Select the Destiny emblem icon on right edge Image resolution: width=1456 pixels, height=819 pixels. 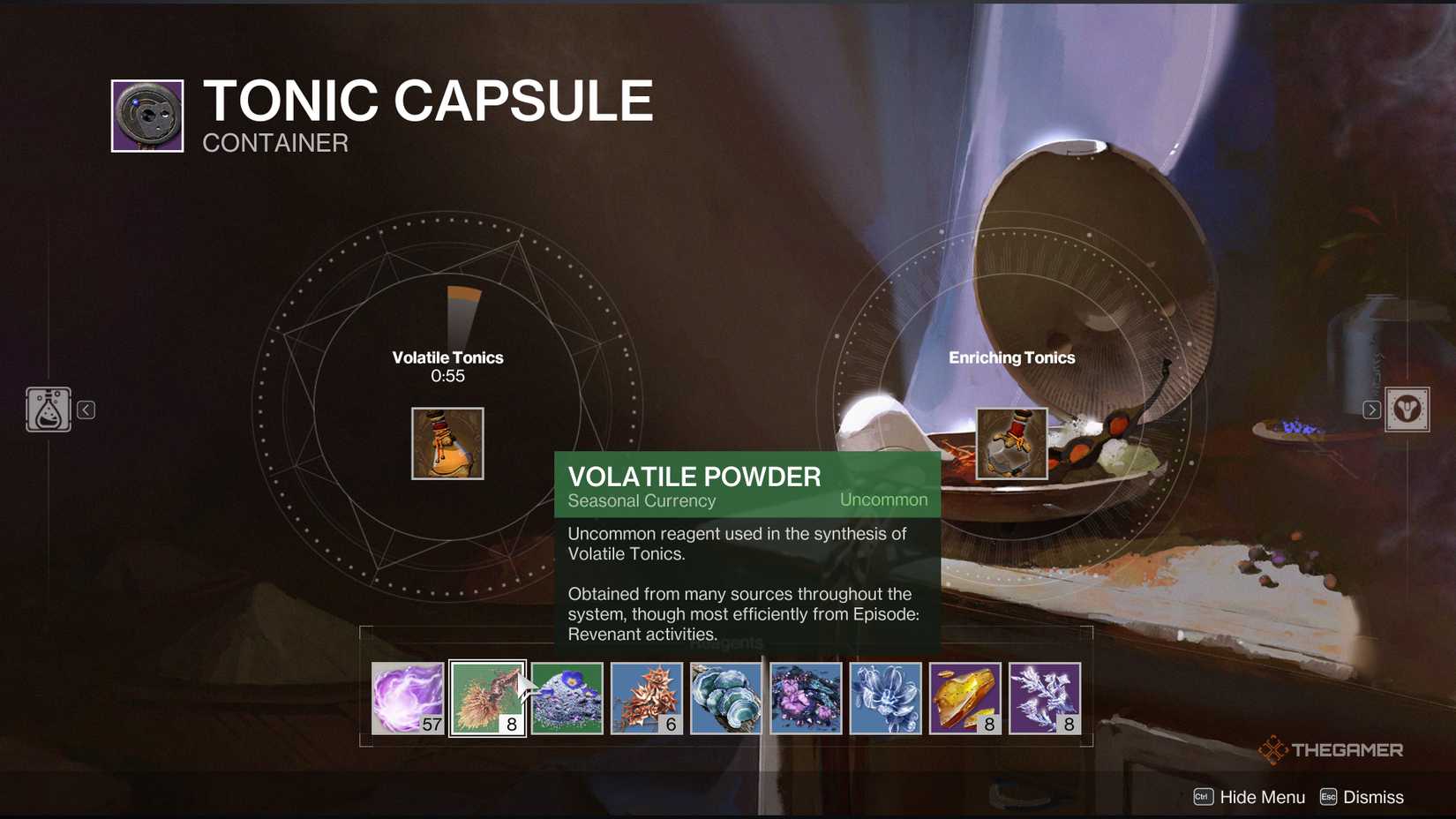1409,409
